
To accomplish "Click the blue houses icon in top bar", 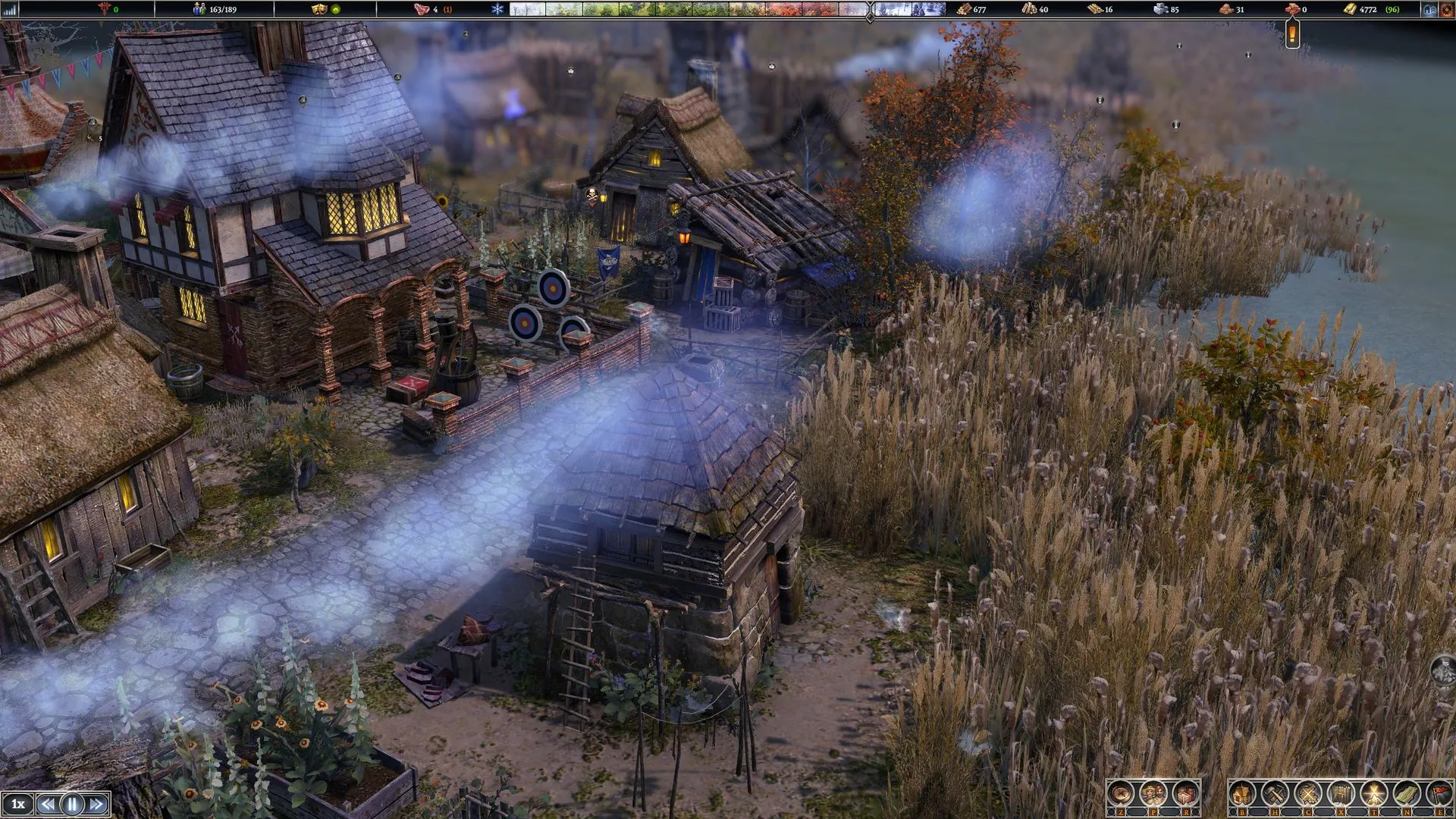I will click(1430, 10).
